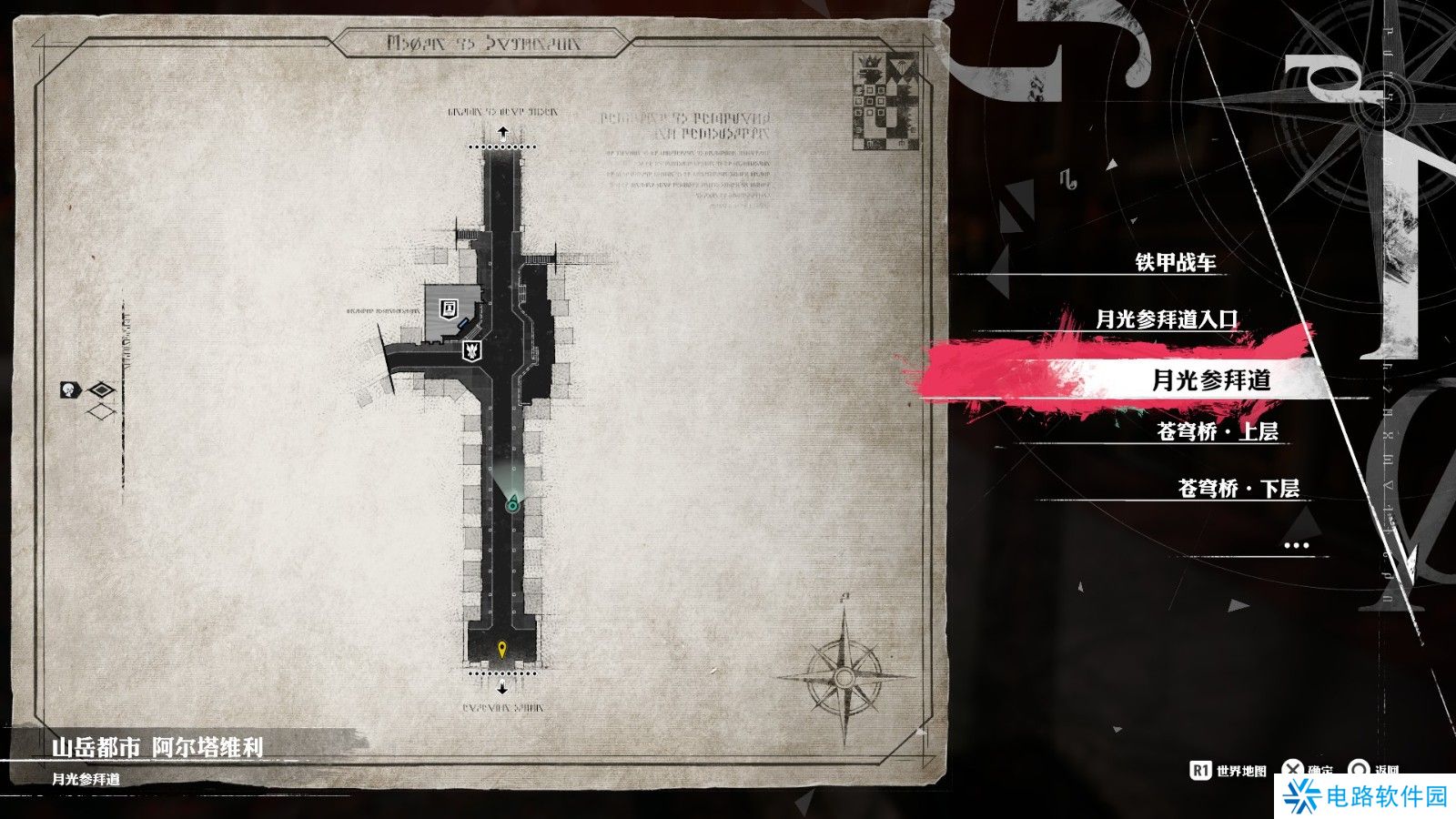The image size is (1456, 819).
Task: Switch to the empty lower floor-layer diamond
Action: 101,411
